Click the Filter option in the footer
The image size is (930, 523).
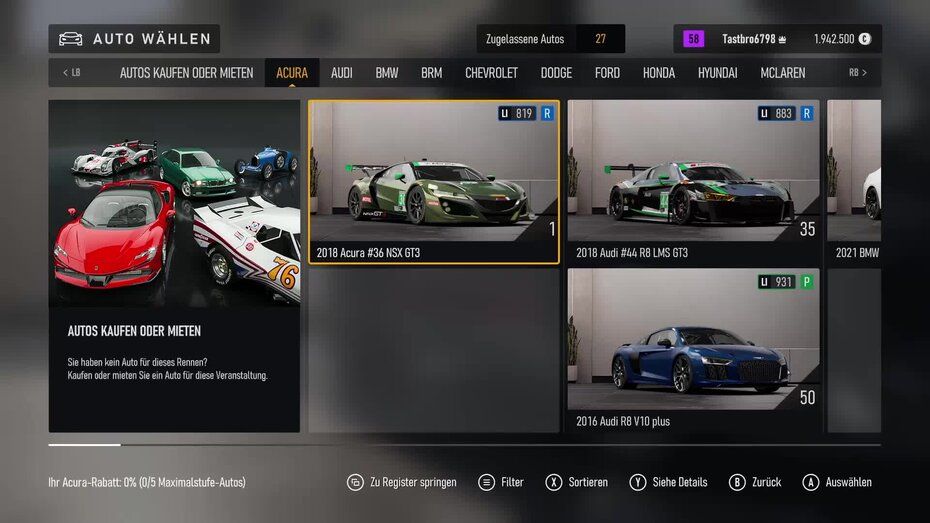(501, 482)
